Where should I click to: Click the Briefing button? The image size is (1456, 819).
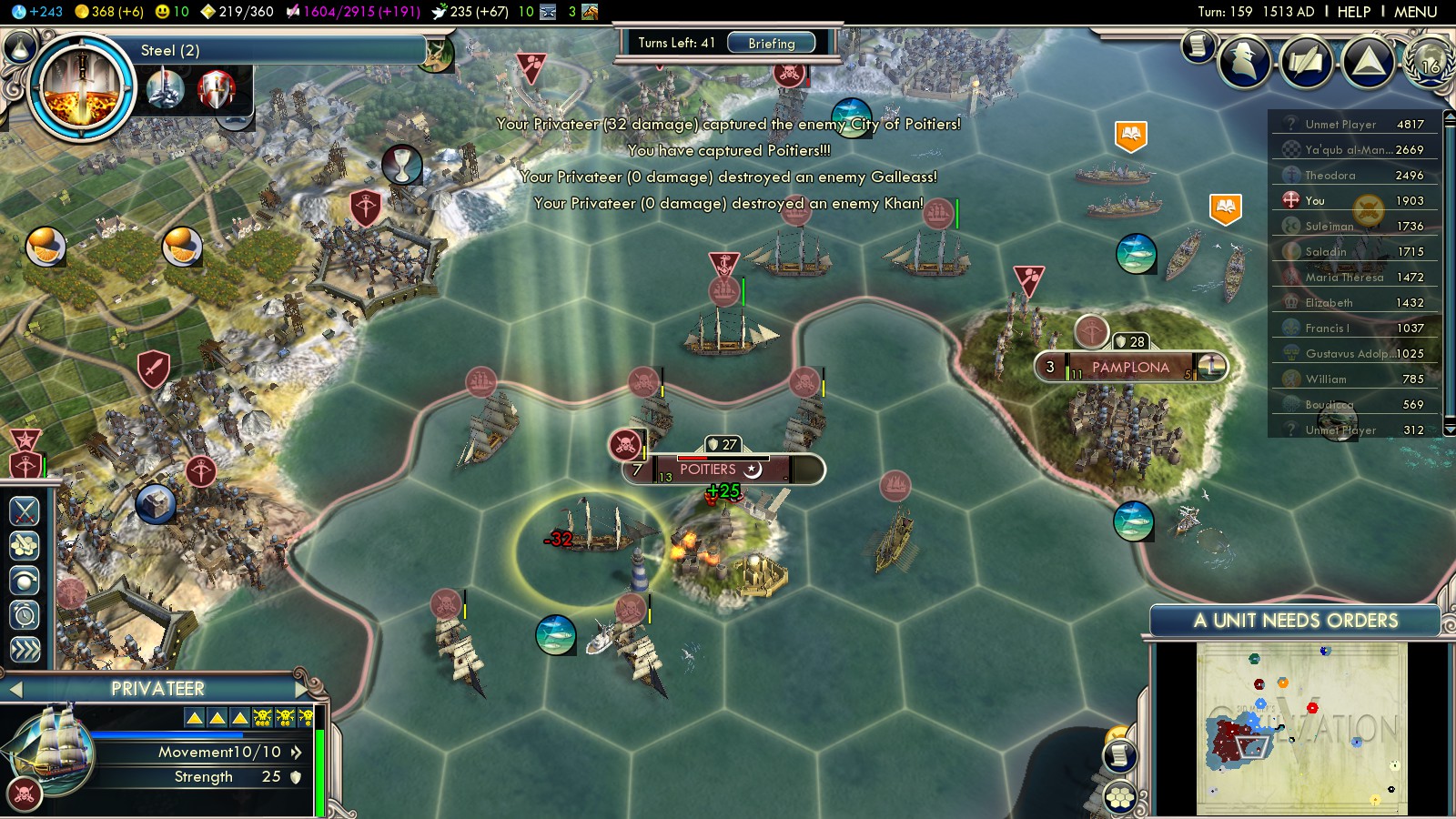click(x=771, y=43)
